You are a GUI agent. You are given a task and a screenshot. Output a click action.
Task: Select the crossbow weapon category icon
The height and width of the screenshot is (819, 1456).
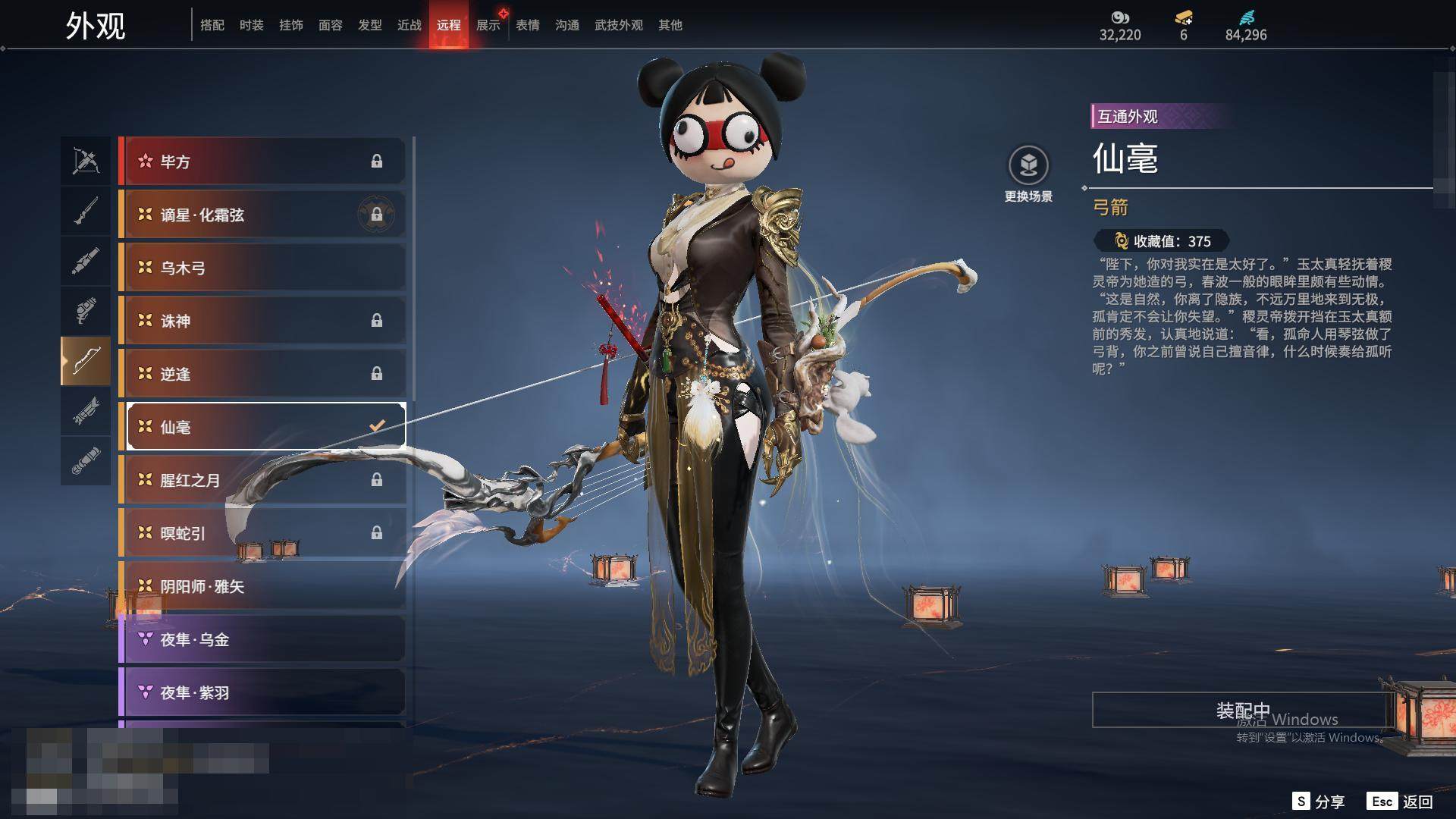point(86,161)
